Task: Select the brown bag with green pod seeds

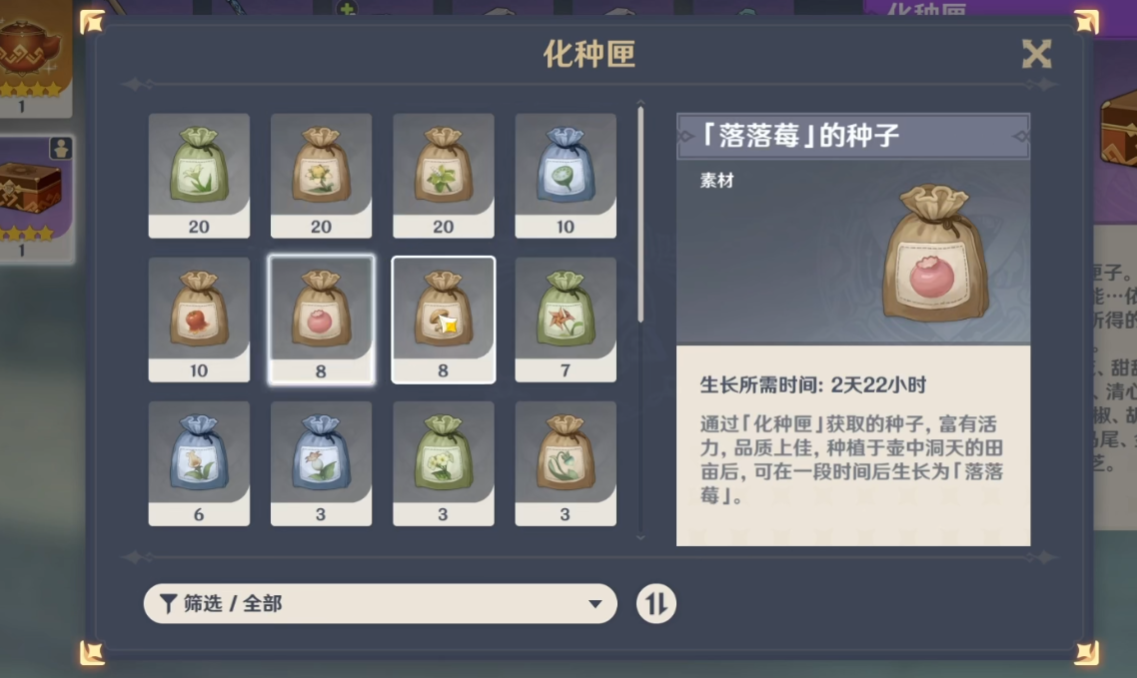Action: pyautogui.click(x=565, y=463)
